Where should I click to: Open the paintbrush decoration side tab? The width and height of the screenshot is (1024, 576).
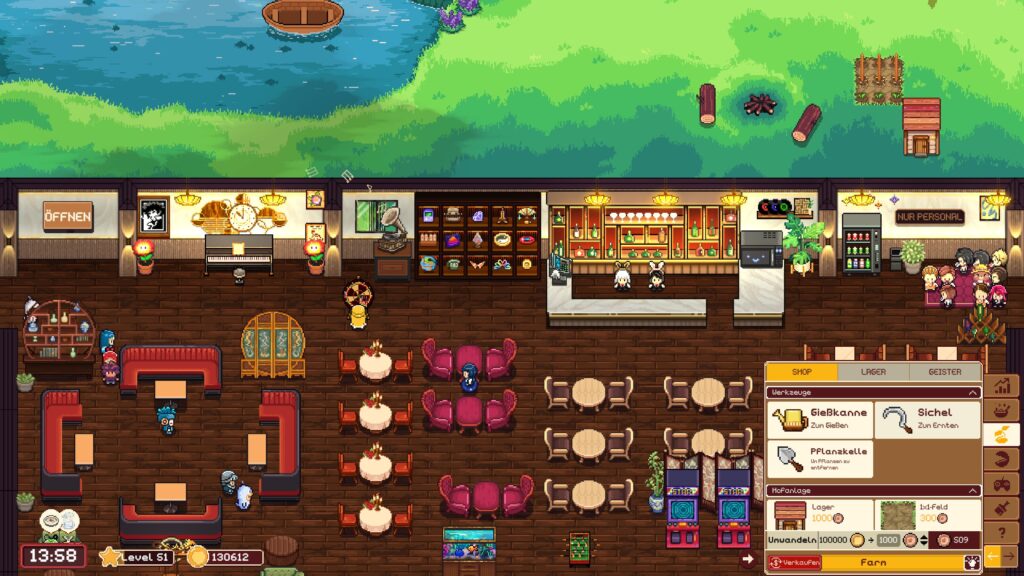(x=1002, y=508)
